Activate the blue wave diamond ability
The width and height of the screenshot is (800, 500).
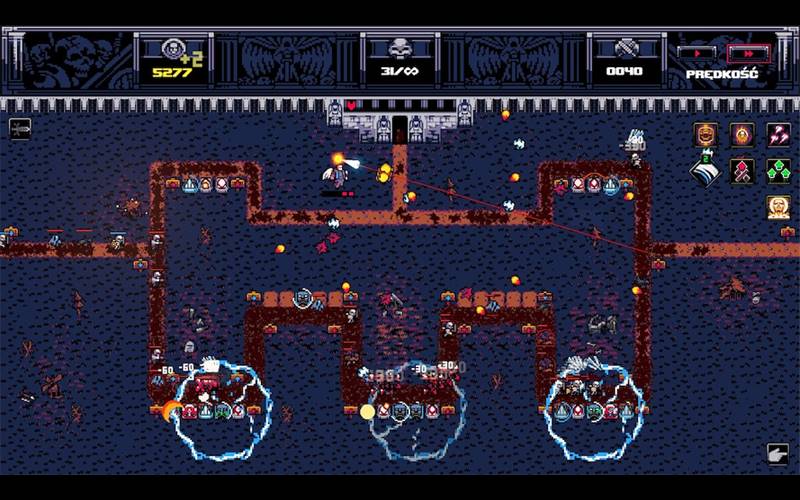(x=706, y=171)
